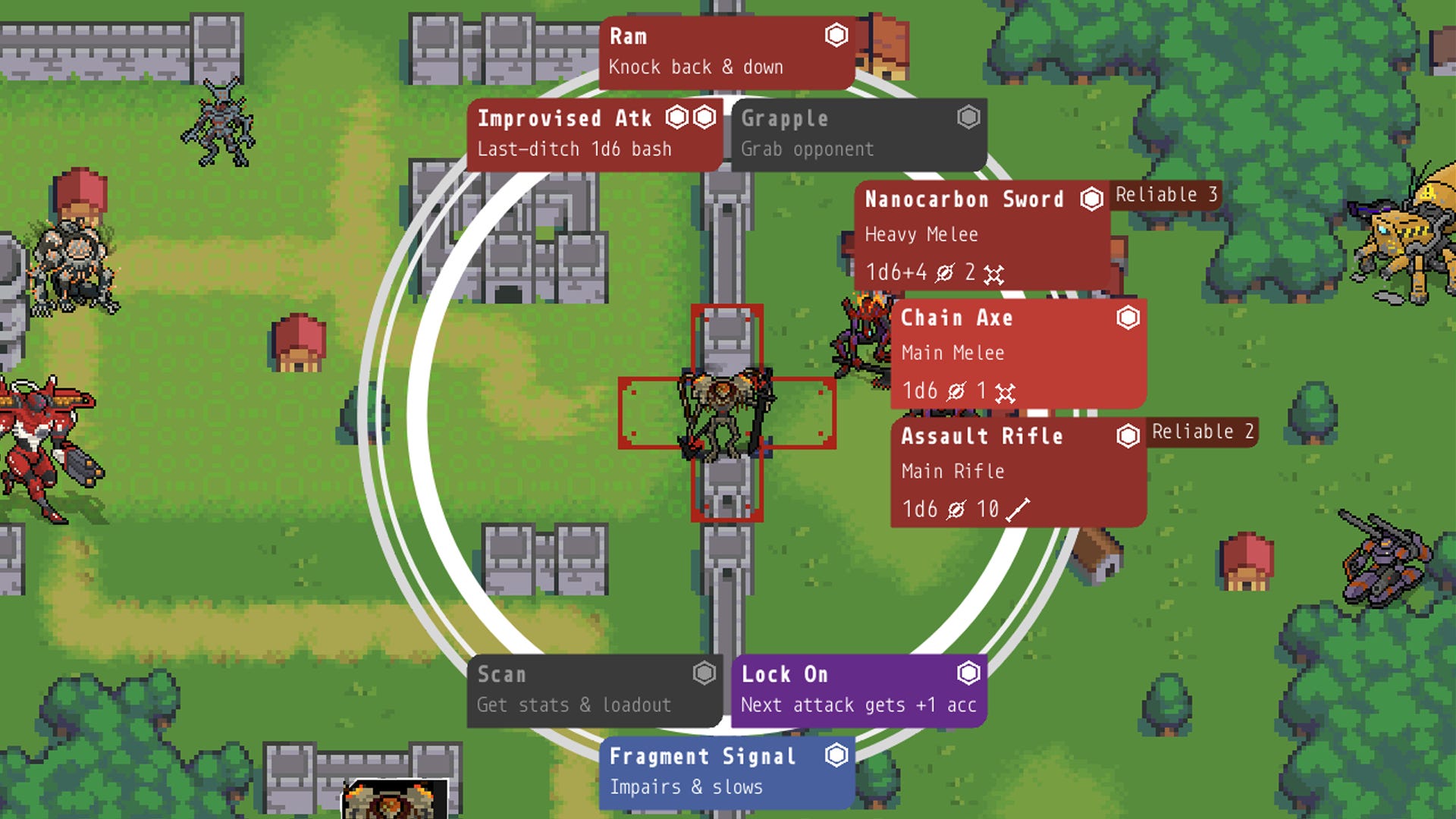Viewport: 1456px width, 819px height.
Task: Click the hexagon icon on the Lock On card
Action: click(967, 673)
